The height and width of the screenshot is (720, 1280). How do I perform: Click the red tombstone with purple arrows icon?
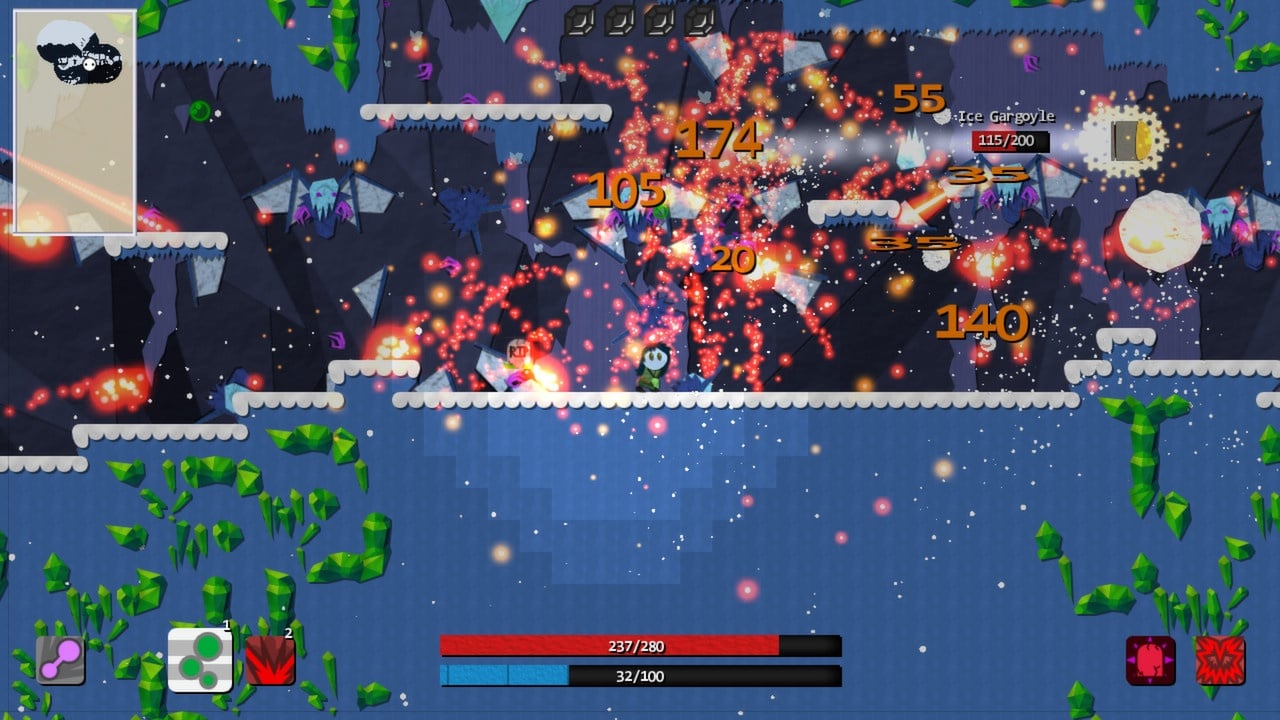[1151, 661]
